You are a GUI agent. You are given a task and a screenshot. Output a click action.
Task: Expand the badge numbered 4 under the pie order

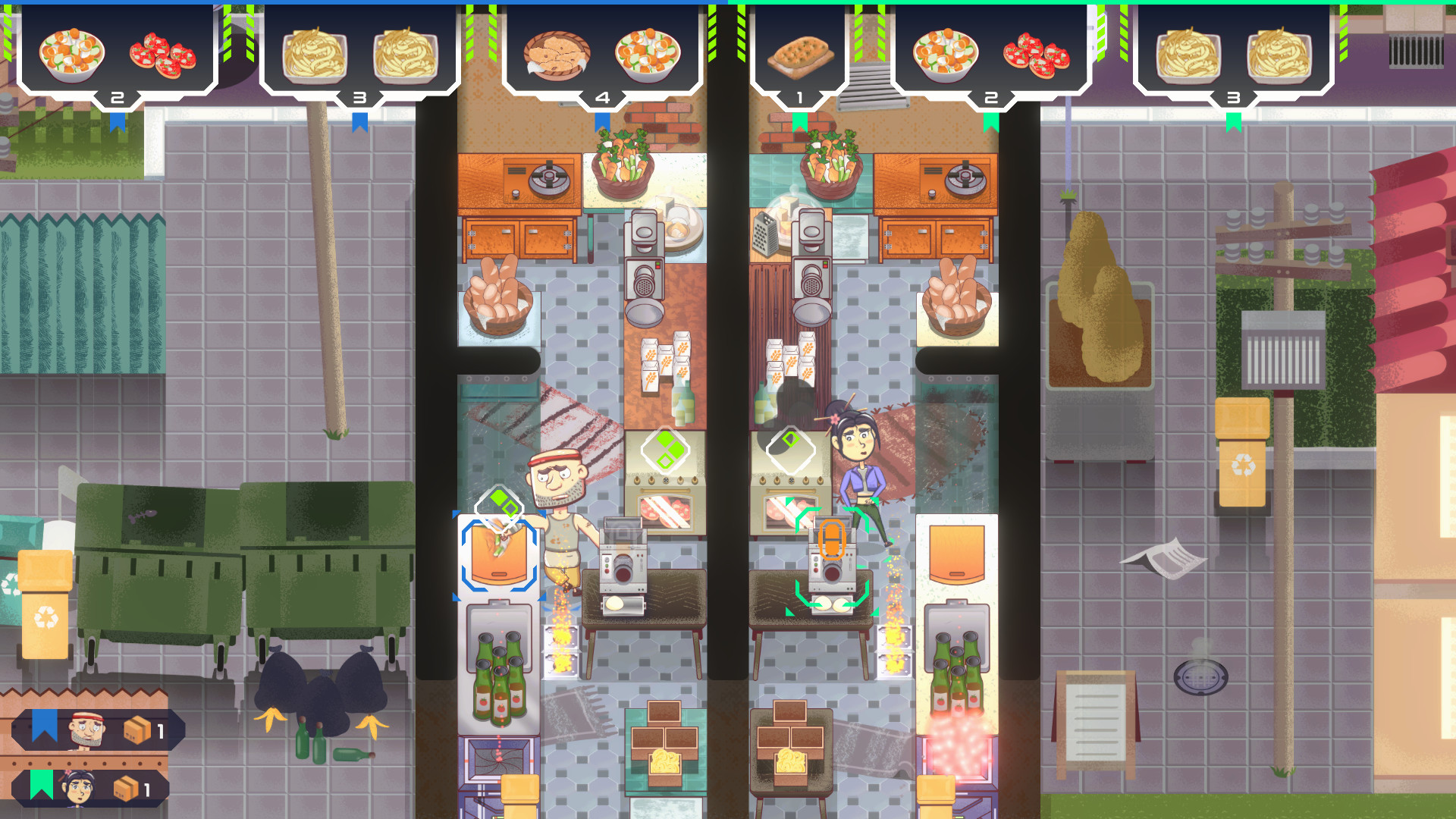603,97
